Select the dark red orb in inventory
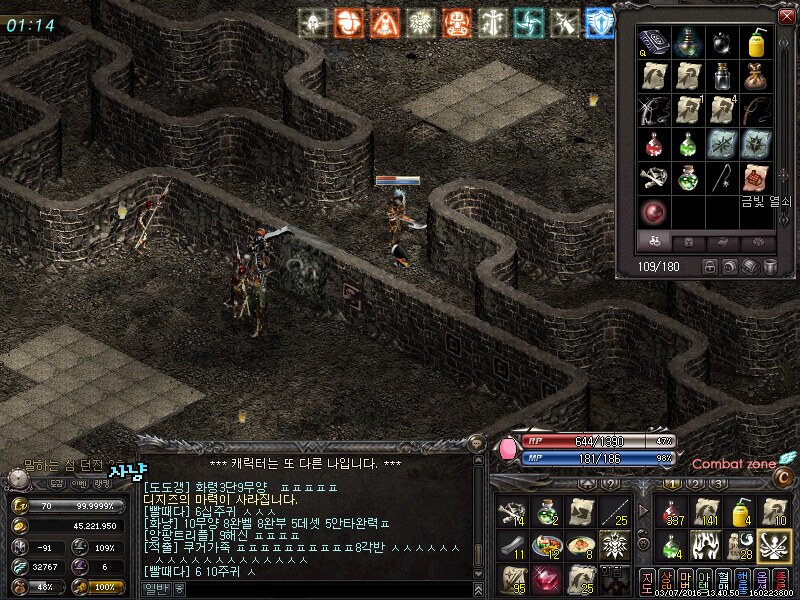Image resolution: width=800 pixels, height=600 pixels. [x=654, y=212]
